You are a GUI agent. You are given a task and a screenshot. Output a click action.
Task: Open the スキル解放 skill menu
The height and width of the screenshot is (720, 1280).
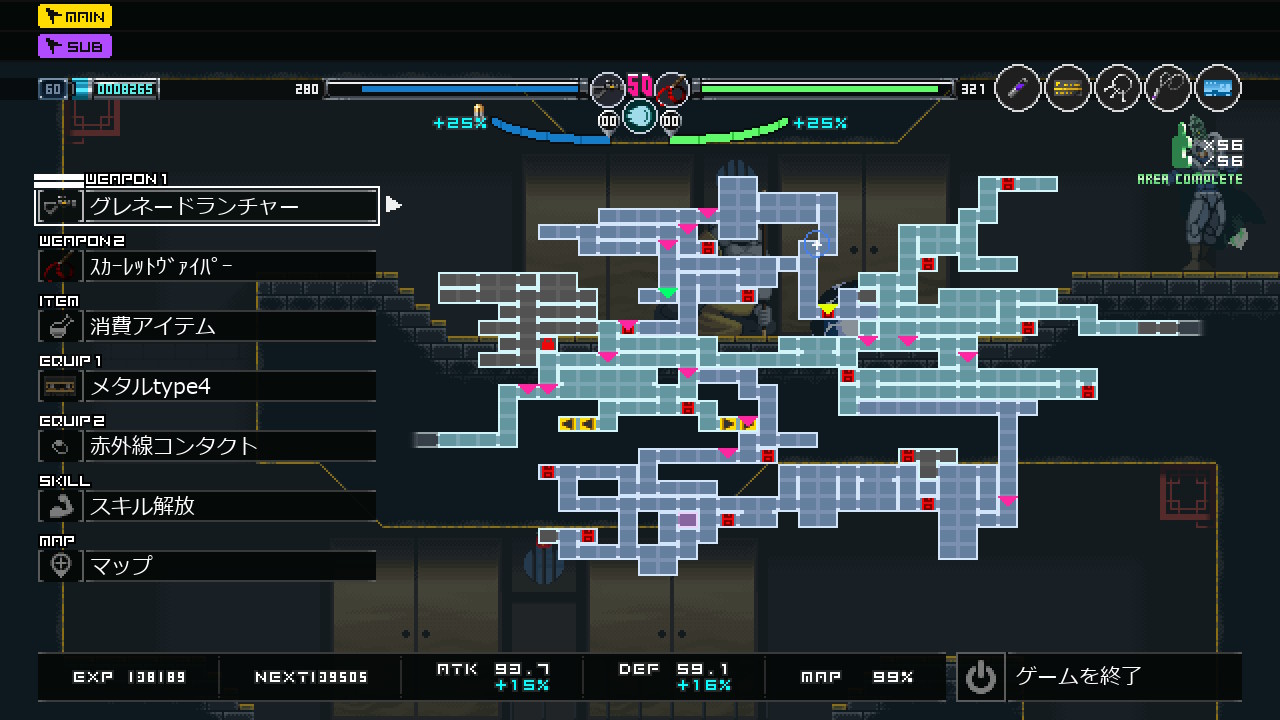pos(207,506)
